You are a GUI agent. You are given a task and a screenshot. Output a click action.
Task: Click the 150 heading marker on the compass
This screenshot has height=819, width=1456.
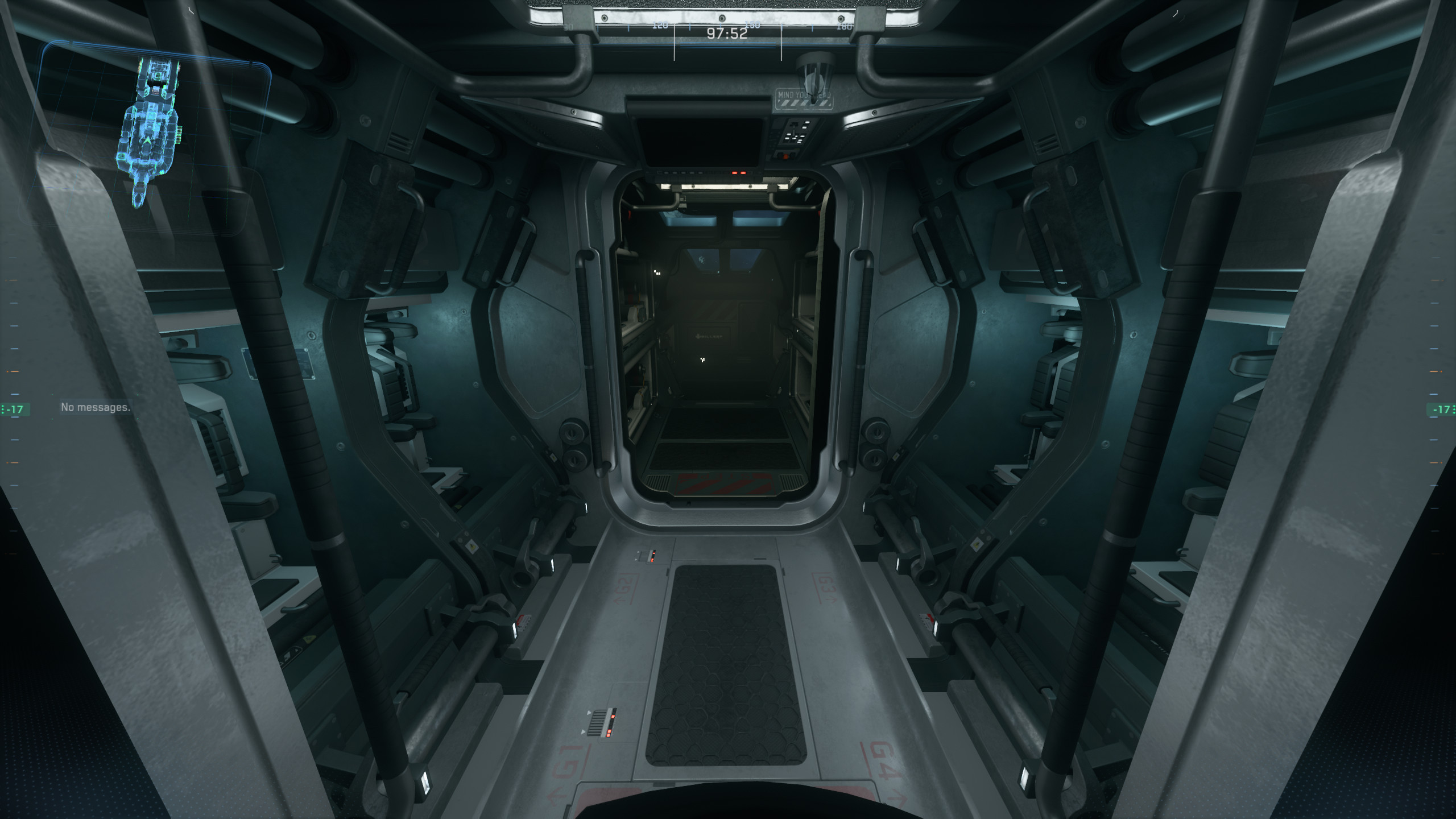click(x=752, y=26)
